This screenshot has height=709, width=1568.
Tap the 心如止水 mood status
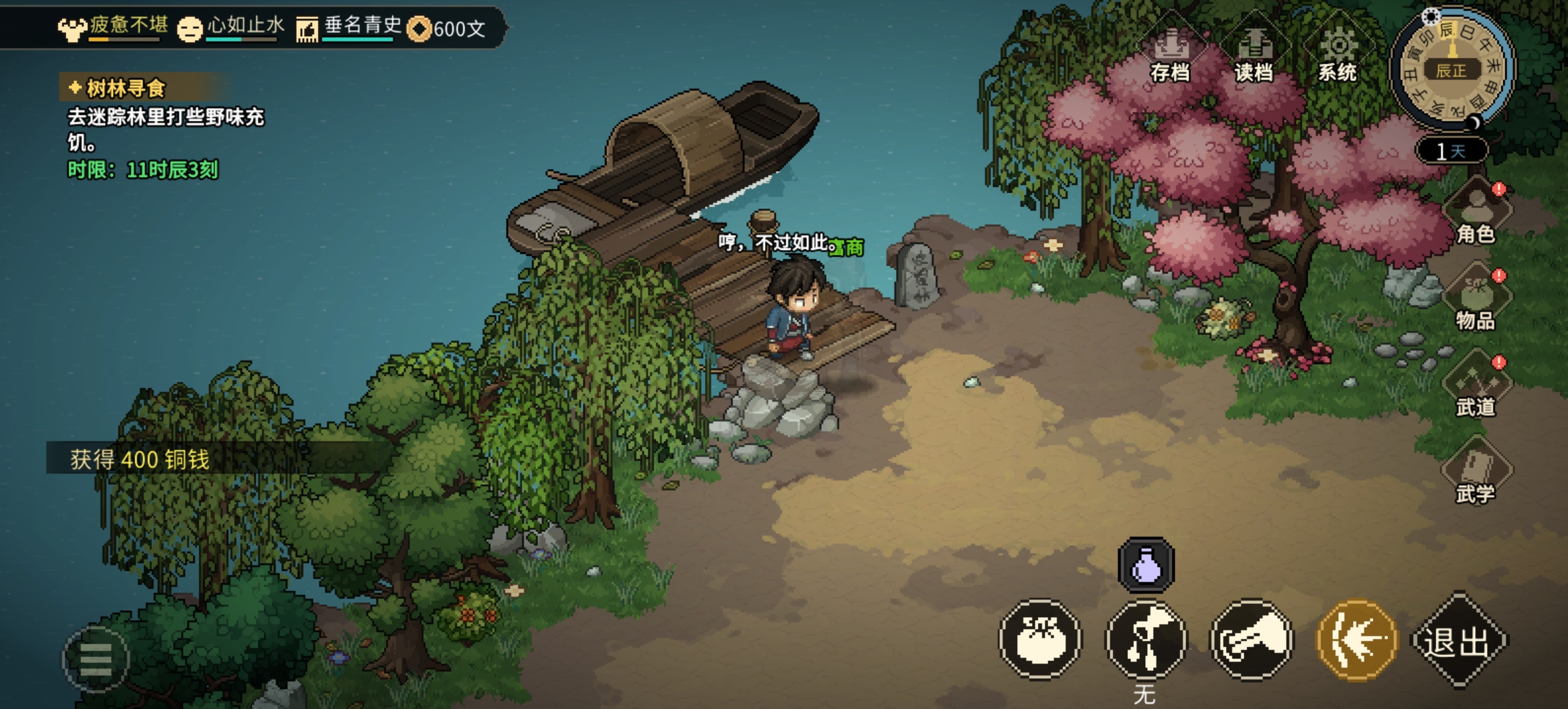[231, 28]
